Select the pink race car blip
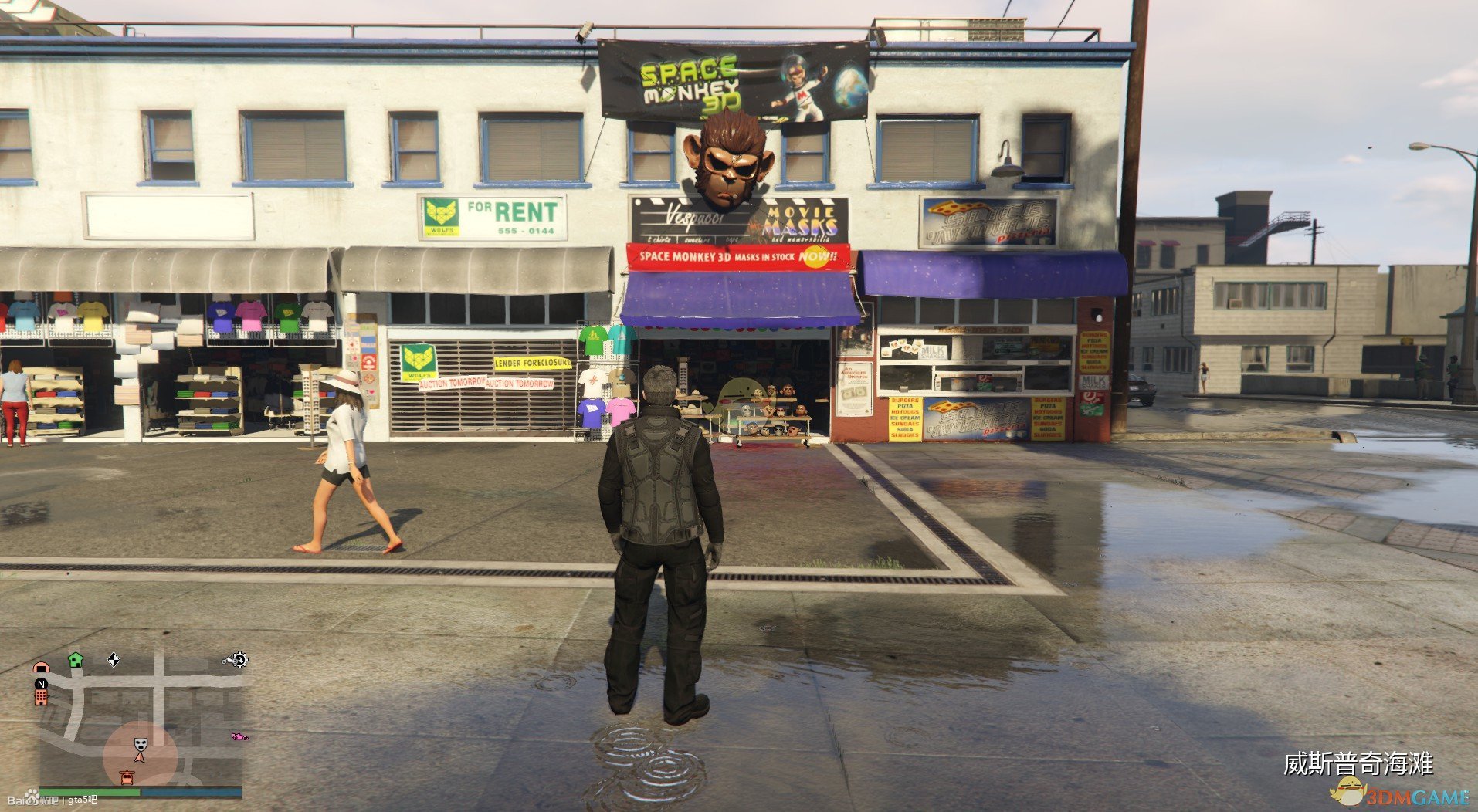Viewport: 1478px width, 812px height. [x=239, y=736]
